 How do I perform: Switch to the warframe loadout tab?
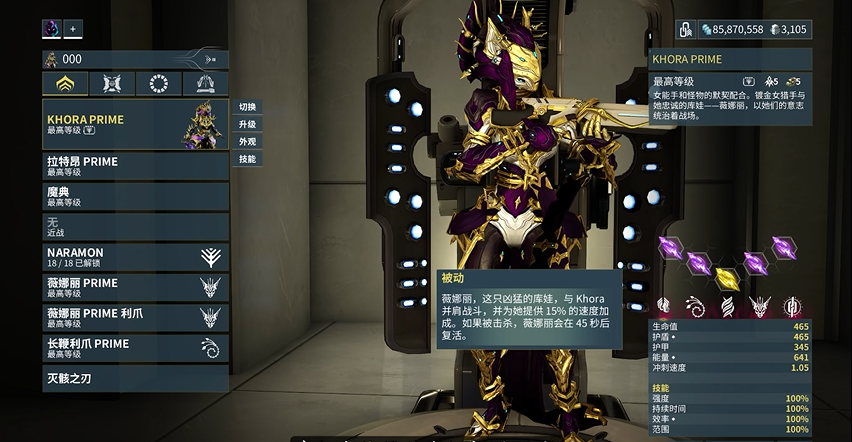[65, 84]
